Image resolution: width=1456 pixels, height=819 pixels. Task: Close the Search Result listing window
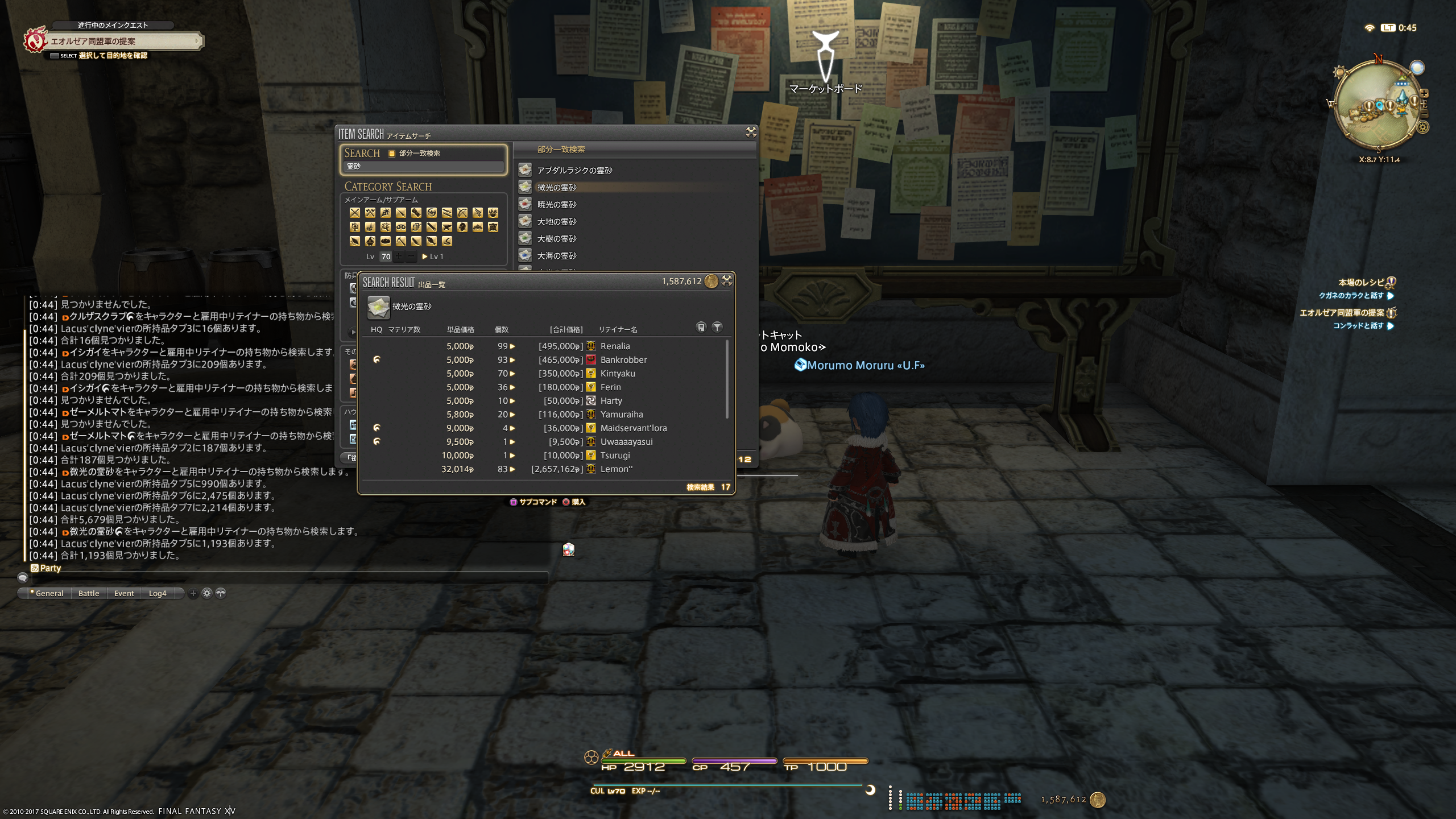[727, 280]
